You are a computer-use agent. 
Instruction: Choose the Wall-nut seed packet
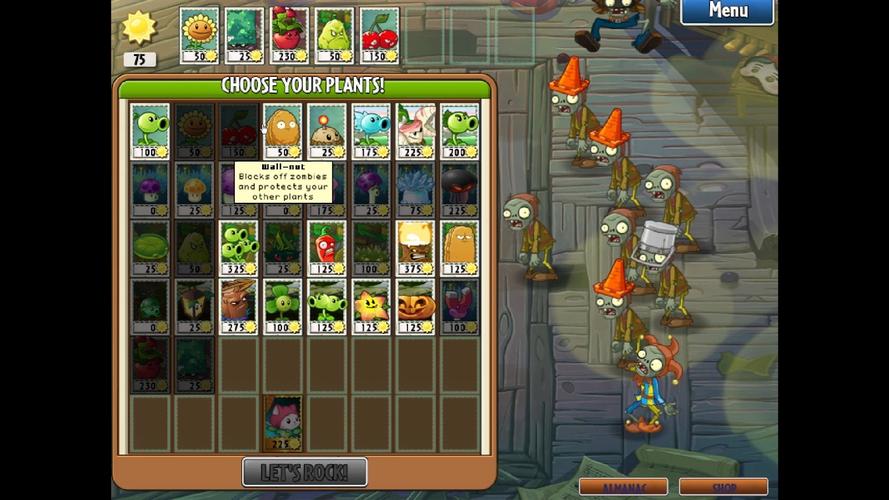pos(282,131)
